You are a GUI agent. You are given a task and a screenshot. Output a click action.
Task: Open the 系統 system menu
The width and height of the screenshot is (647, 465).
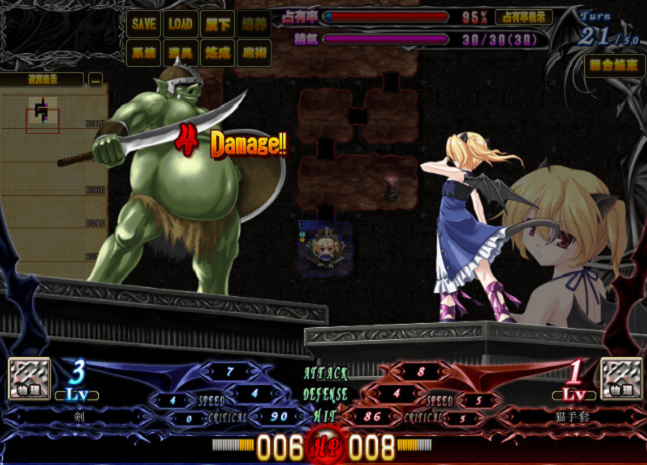(x=144, y=53)
